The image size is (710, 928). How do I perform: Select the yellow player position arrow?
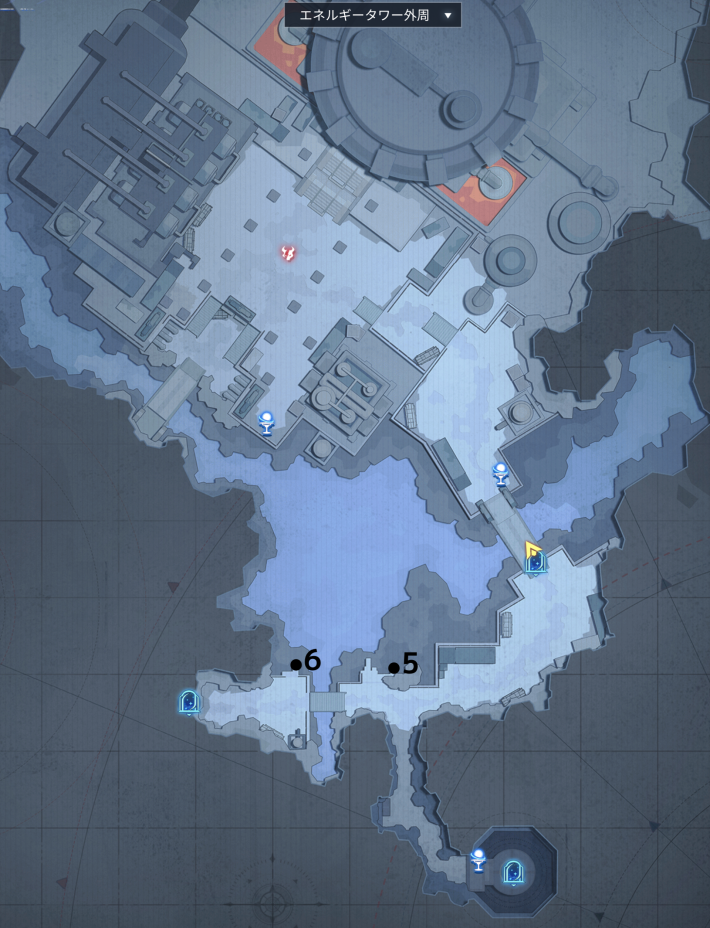[x=531, y=549]
